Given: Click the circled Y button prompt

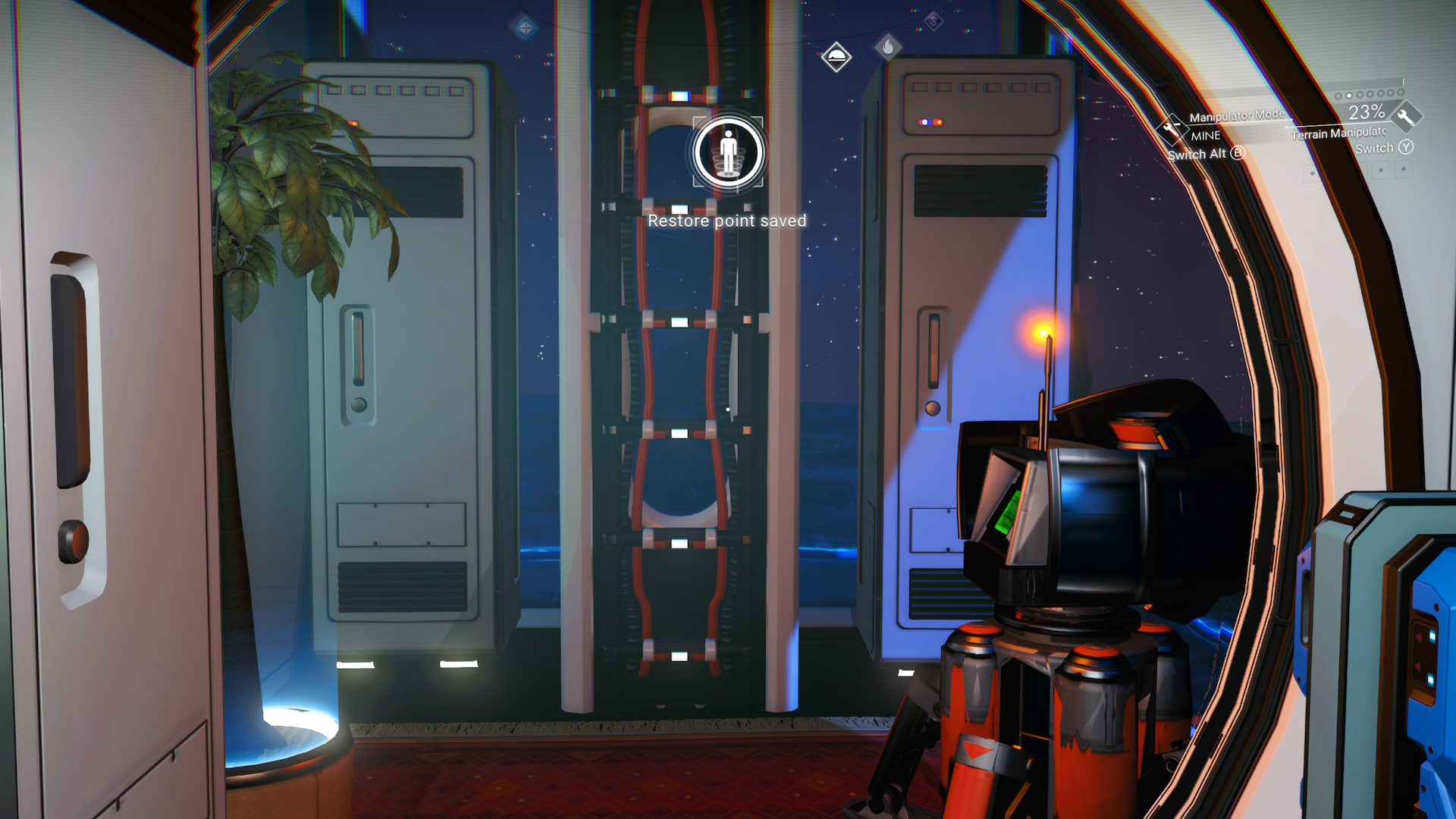Looking at the screenshot, I should [1407, 147].
